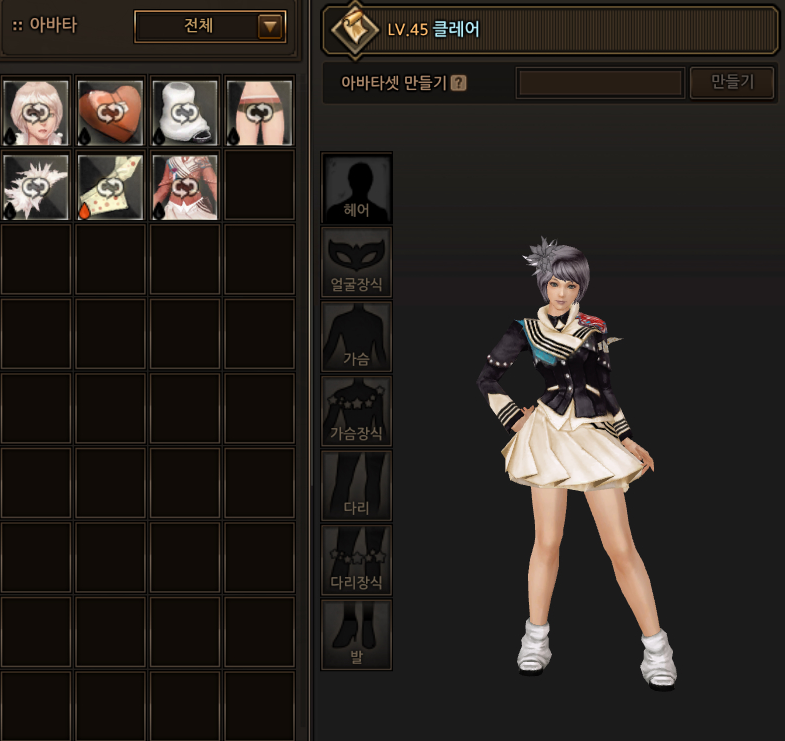Click the help icon beside 아바타셋 만들기
The height and width of the screenshot is (741, 785).
[x=459, y=83]
